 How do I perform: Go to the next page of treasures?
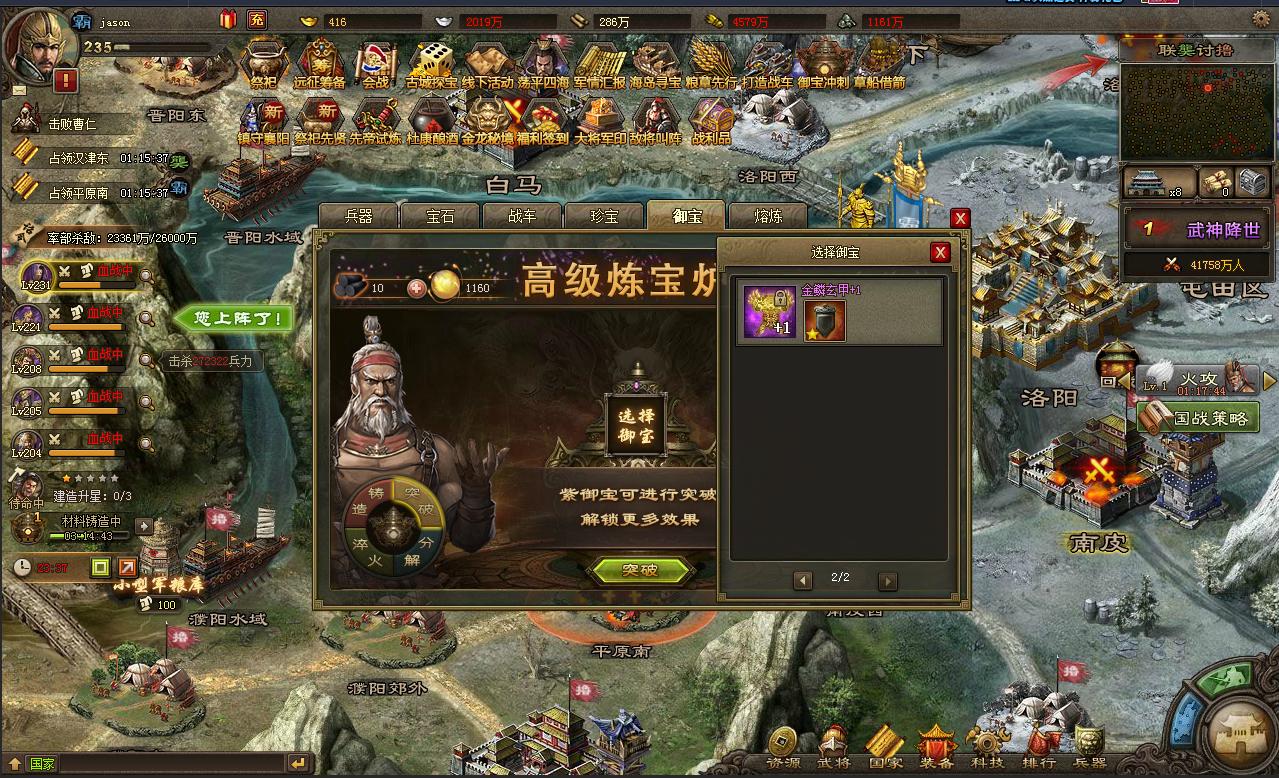887,580
